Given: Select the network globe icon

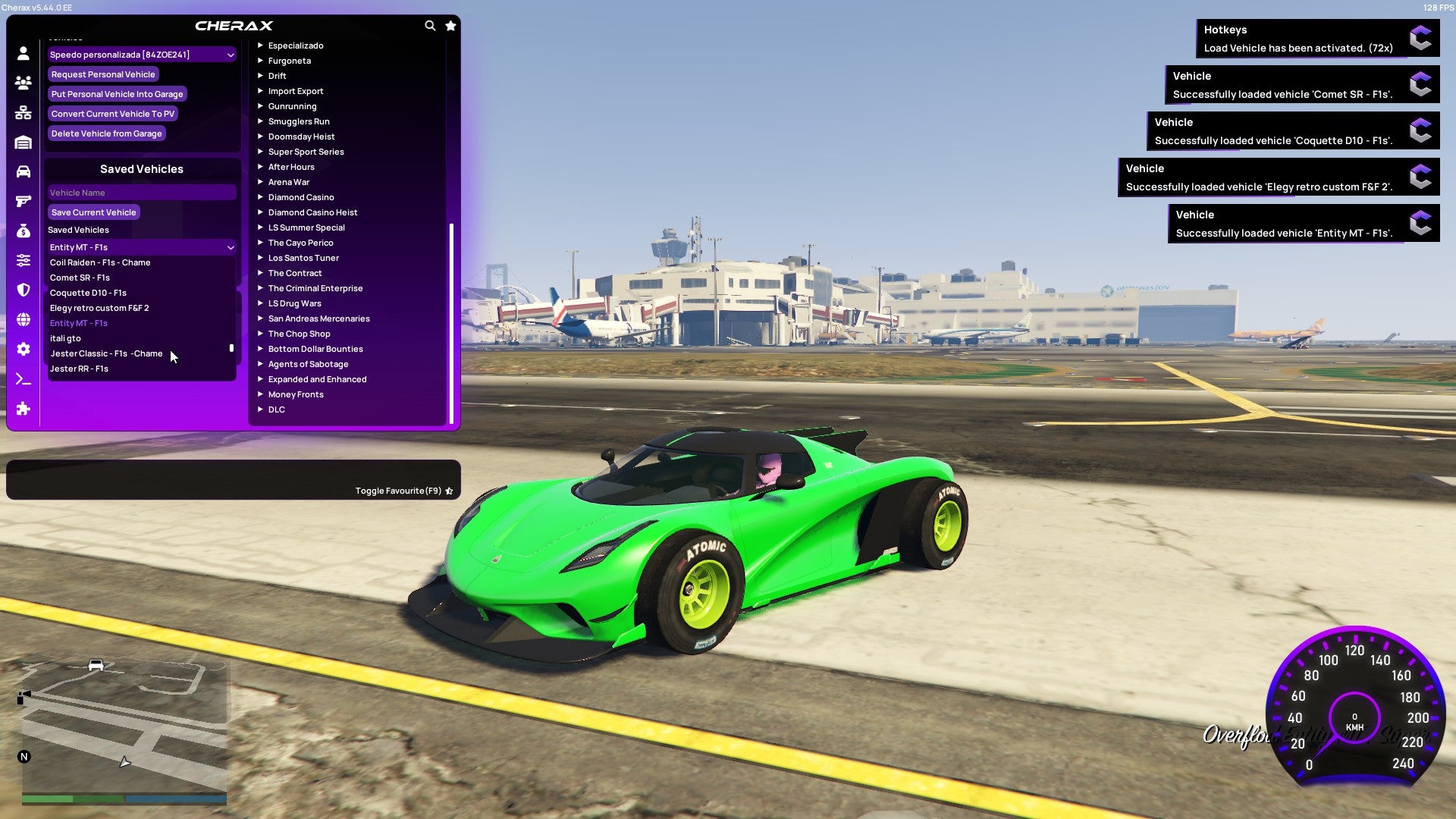Looking at the screenshot, I should (x=22, y=318).
